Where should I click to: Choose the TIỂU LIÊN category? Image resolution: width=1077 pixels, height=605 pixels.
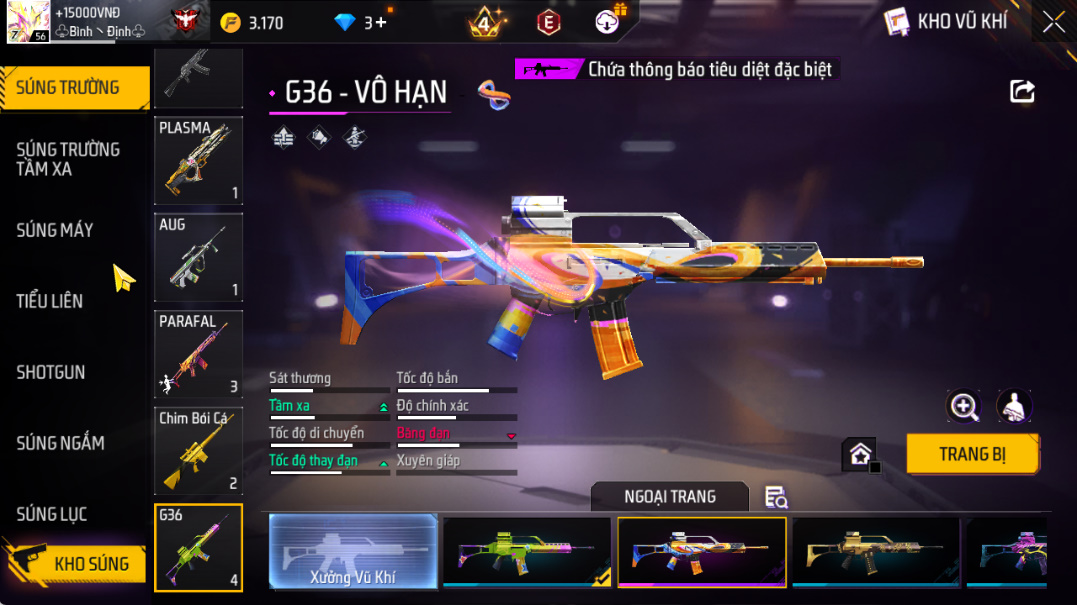coord(50,301)
